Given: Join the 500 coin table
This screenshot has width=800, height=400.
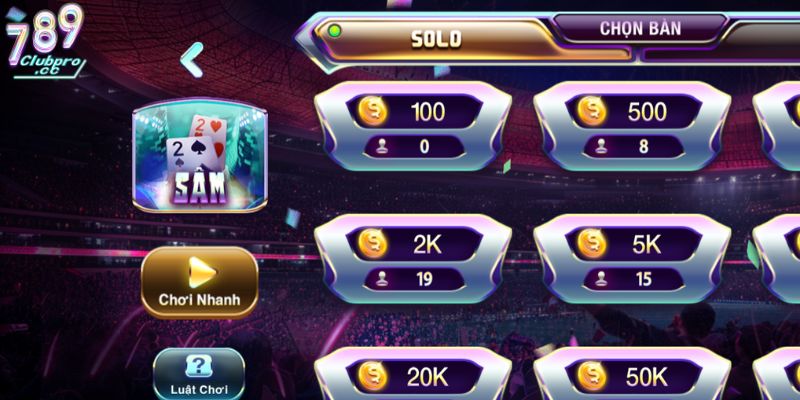Looking at the screenshot, I should coord(632,126).
